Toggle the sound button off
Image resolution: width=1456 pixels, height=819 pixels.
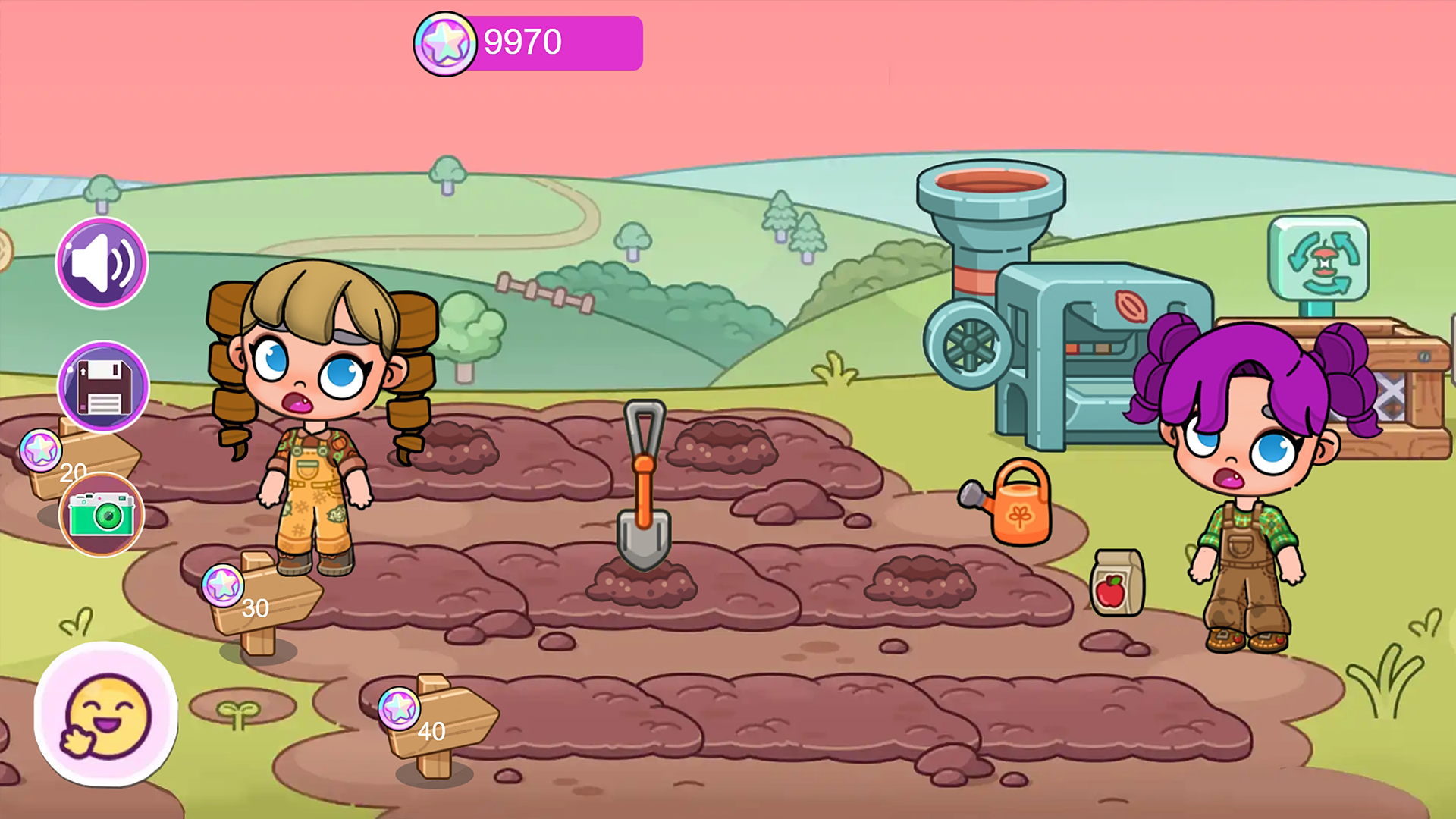click(102, 262)
